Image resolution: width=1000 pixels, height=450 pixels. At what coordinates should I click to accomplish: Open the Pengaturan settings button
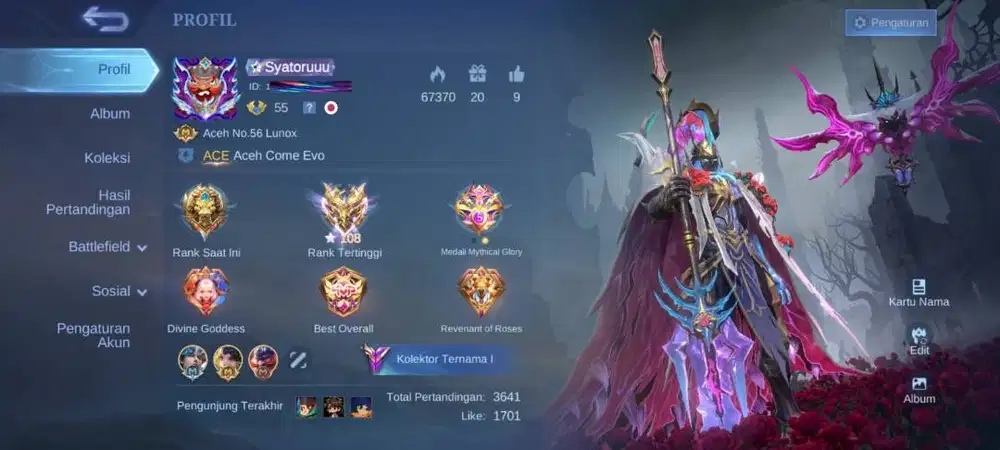890,23
